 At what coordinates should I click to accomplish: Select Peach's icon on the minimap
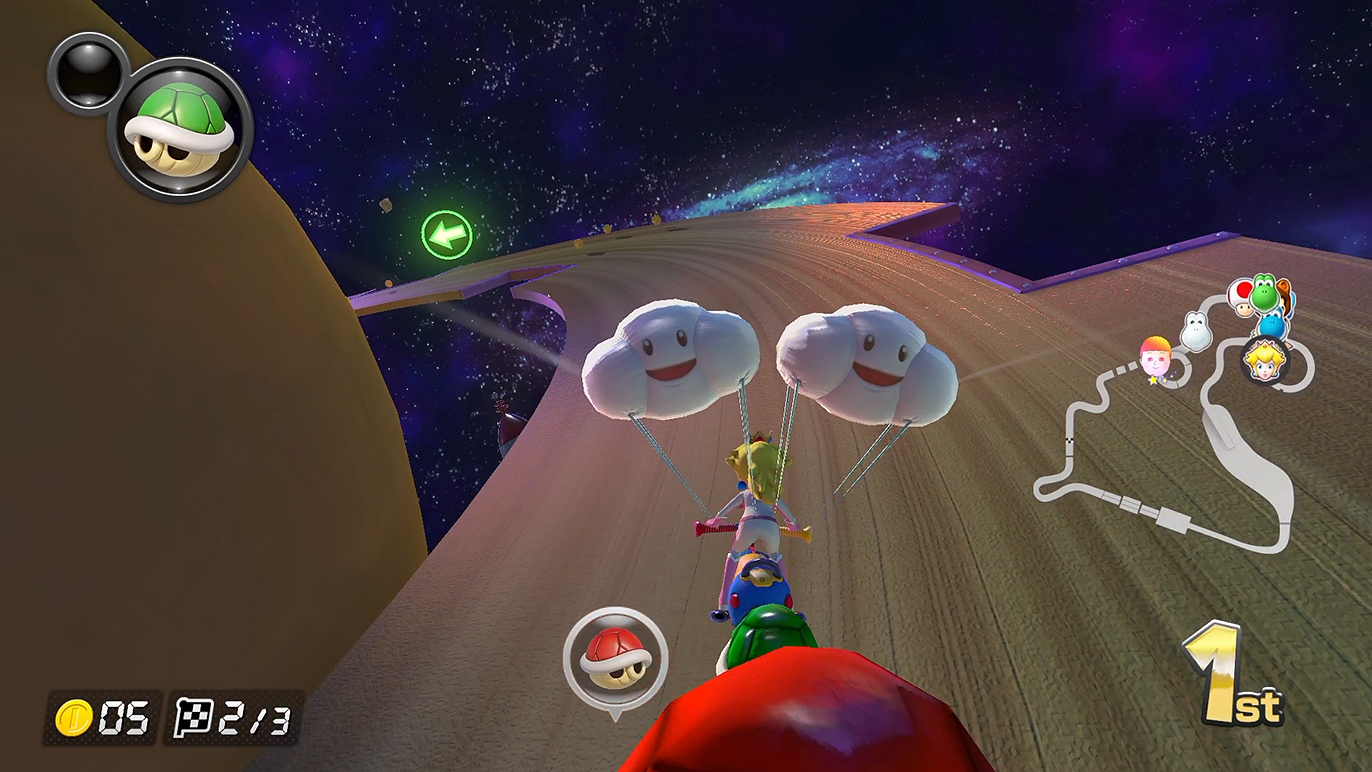pos(1265,358)
